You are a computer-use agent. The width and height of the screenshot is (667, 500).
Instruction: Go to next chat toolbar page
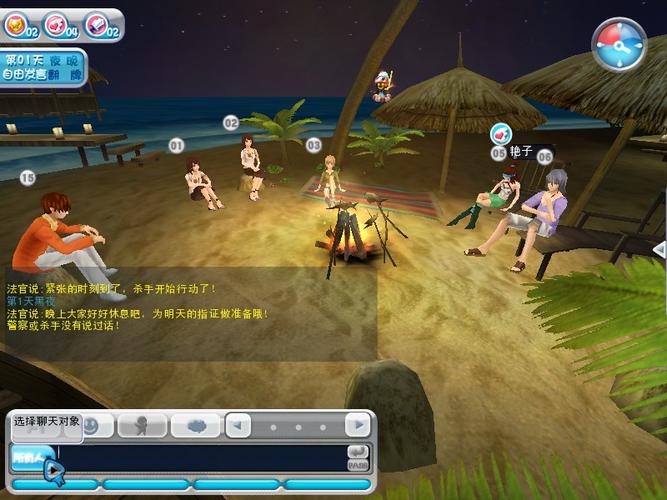[x=358, y=425]
